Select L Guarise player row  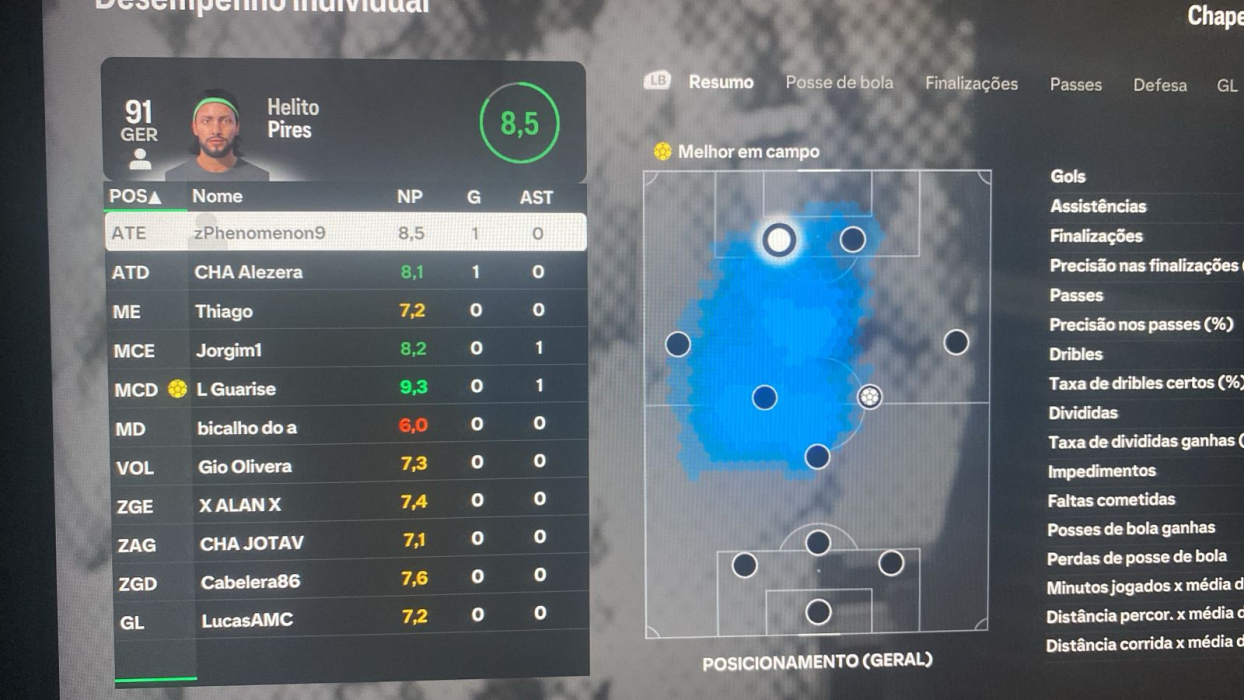[x=345, y=389]
